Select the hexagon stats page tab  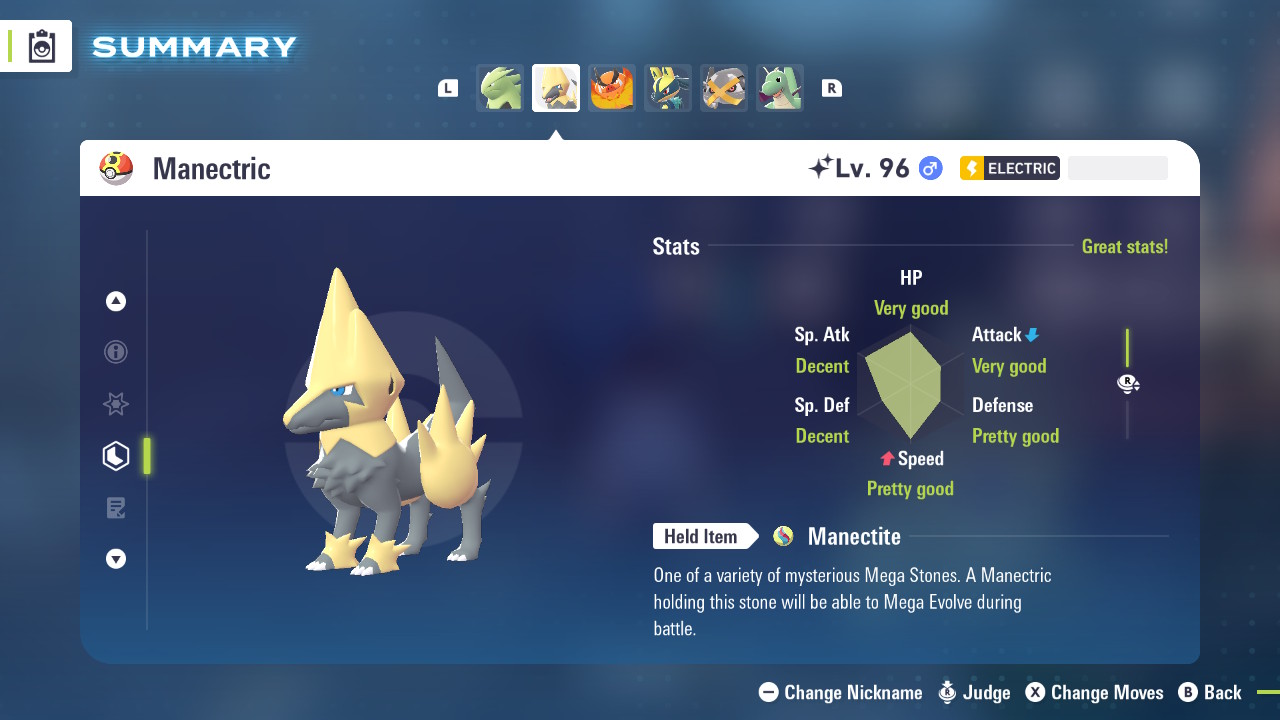pyautogui.click(x=116, y=456)
